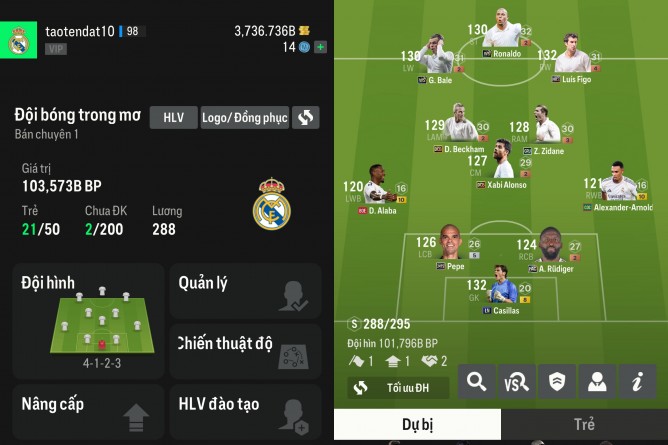The height and width of the screenshot is (445, 668).
Task: Open the Nâng cấp upgrade menu
Action: coord(88,411)
